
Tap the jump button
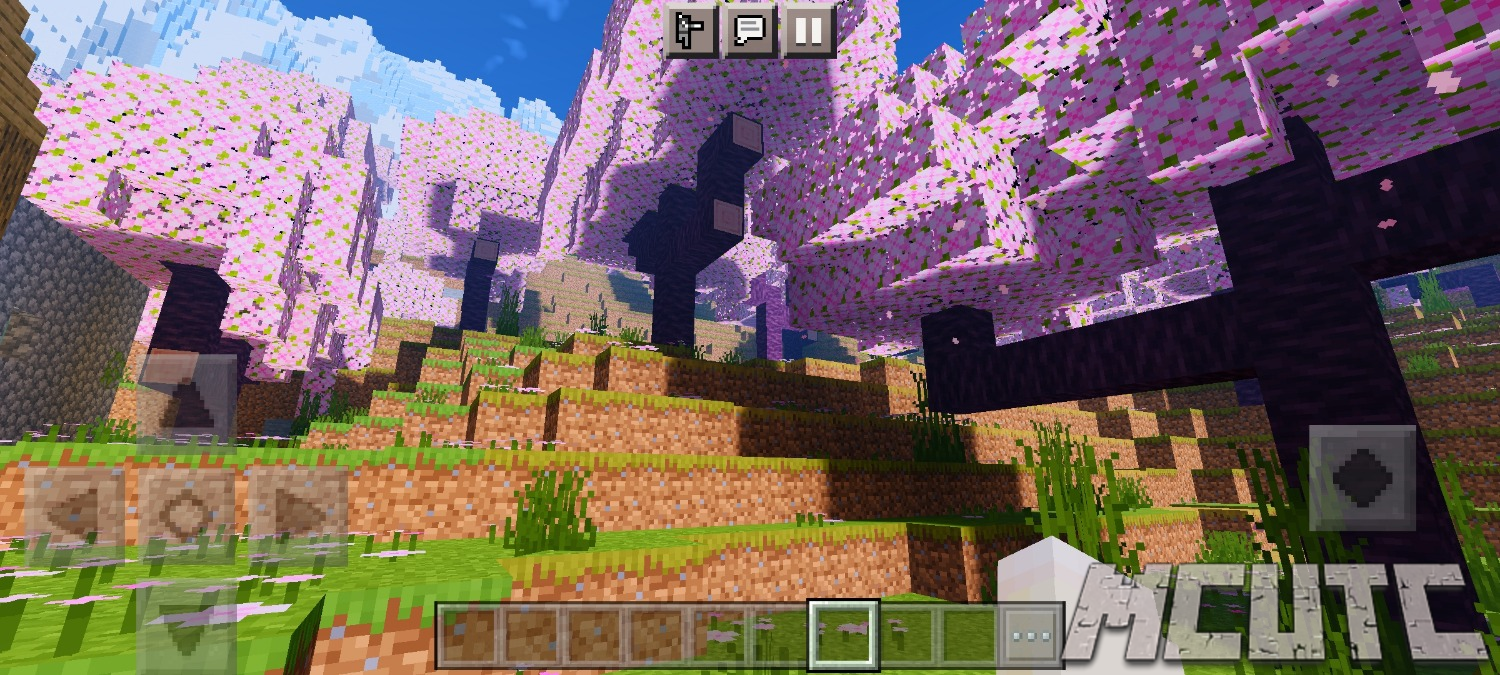(x=1362, y=478)
